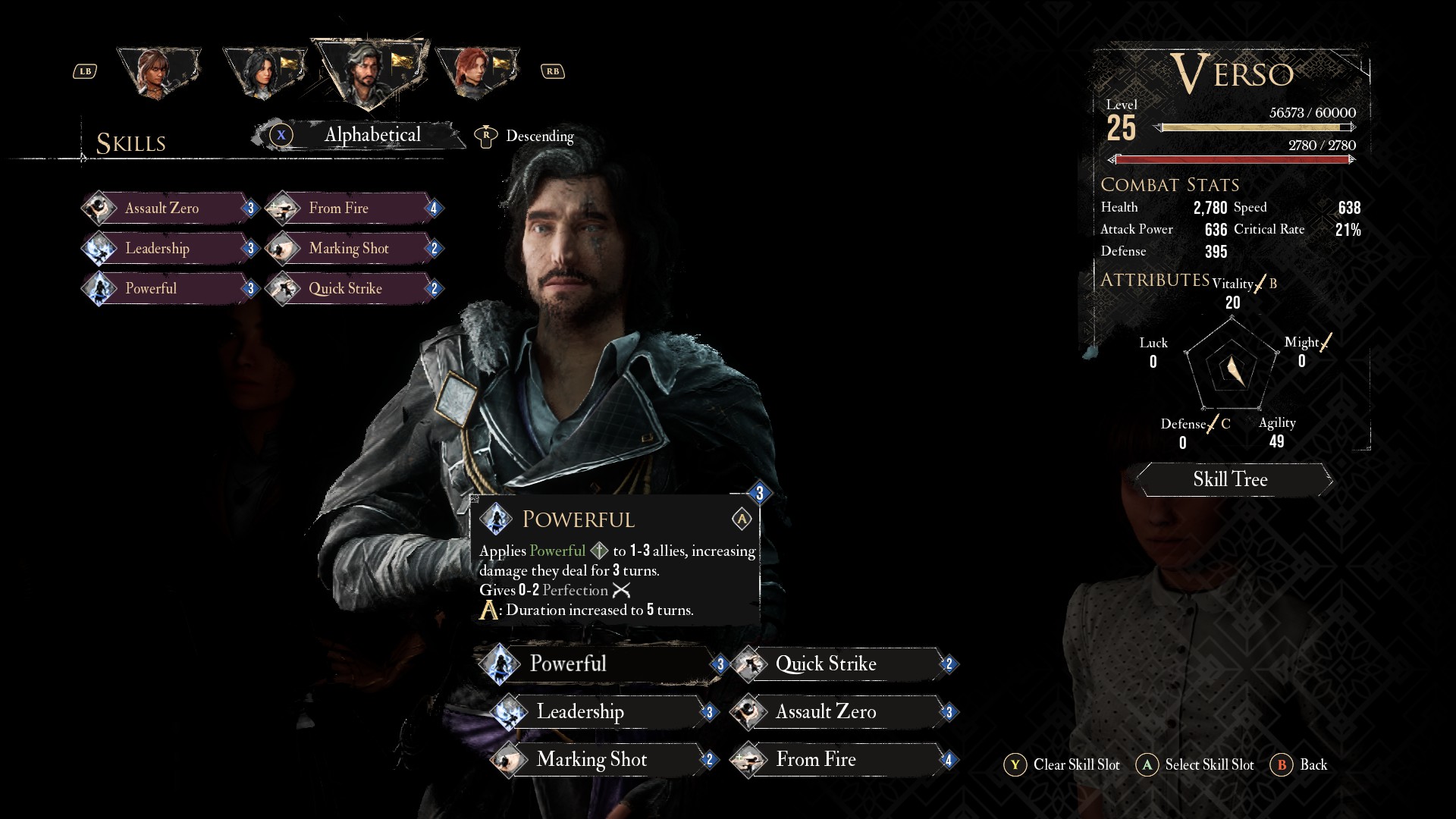
Task: Select the equipped From Fire skill slot
Action: [842, 760]
